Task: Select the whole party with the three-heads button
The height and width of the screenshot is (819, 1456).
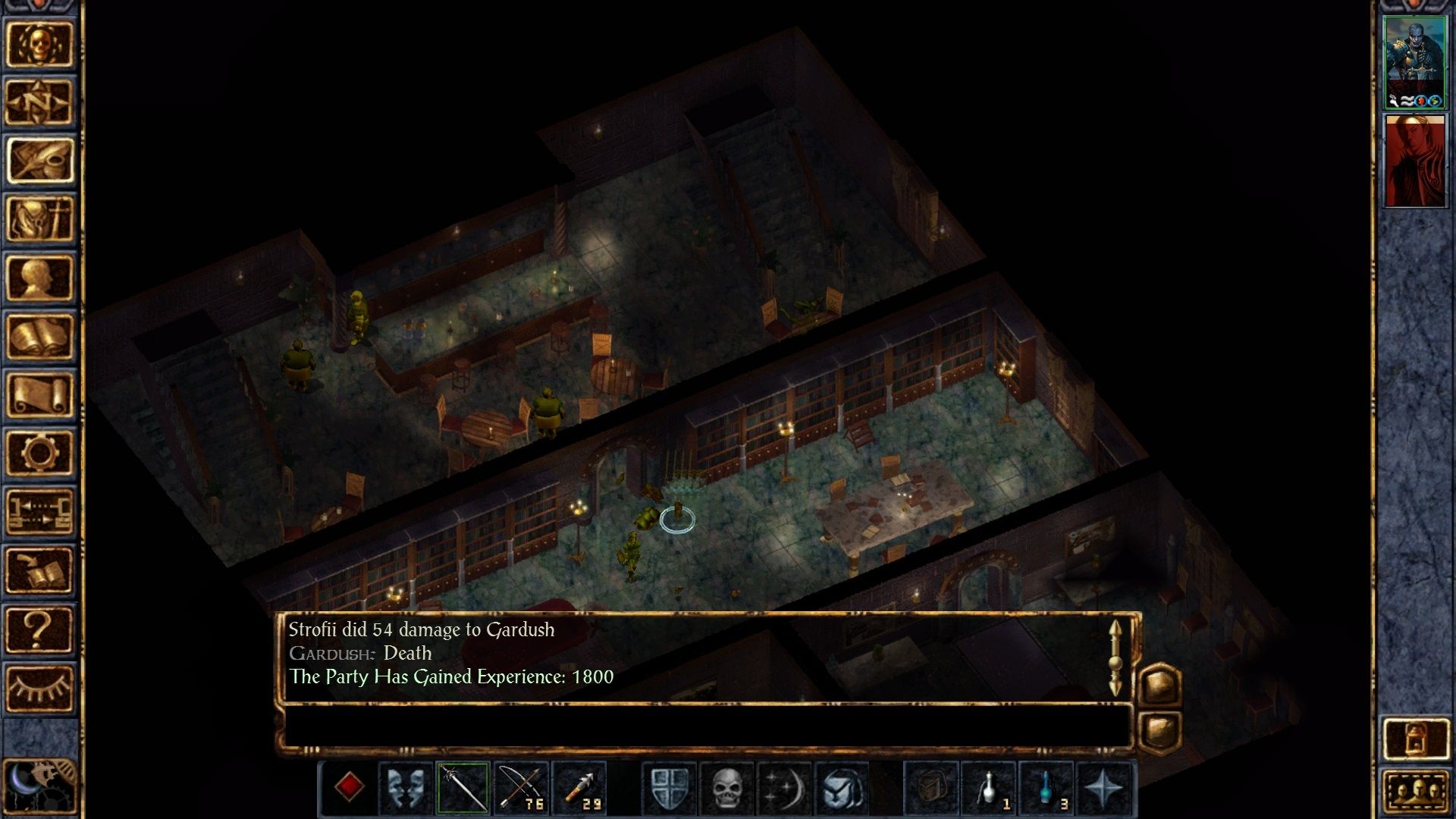Action: tap(1415, 794)
